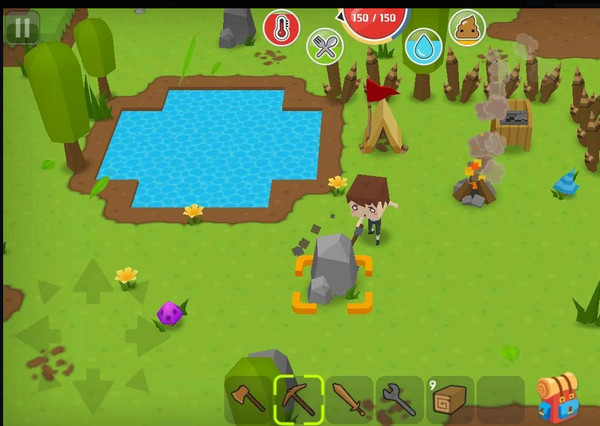
Task: Equip the wooden sword from the hotbar
Action: point(349,399)
